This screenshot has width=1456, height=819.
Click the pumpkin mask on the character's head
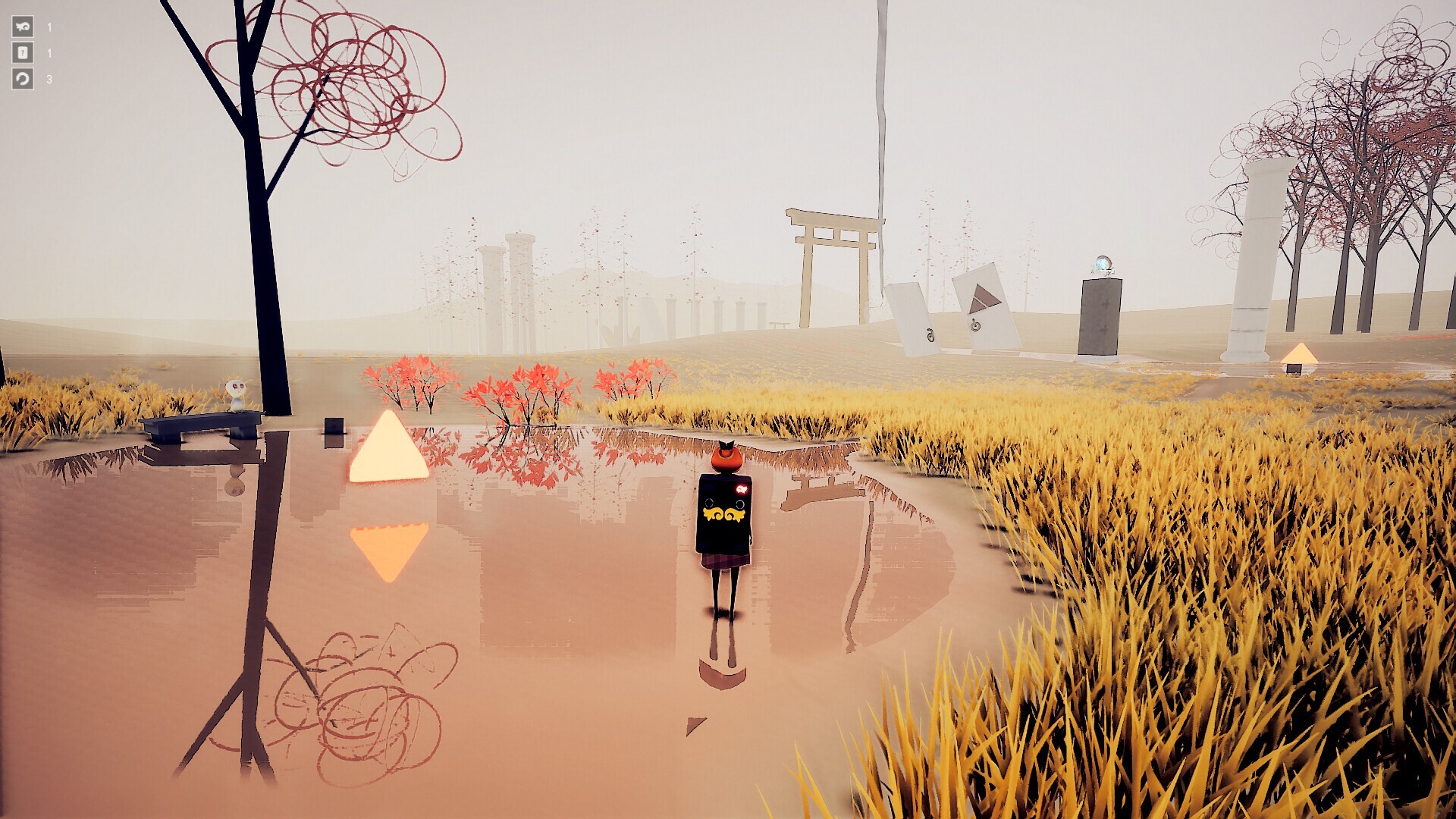725,457
